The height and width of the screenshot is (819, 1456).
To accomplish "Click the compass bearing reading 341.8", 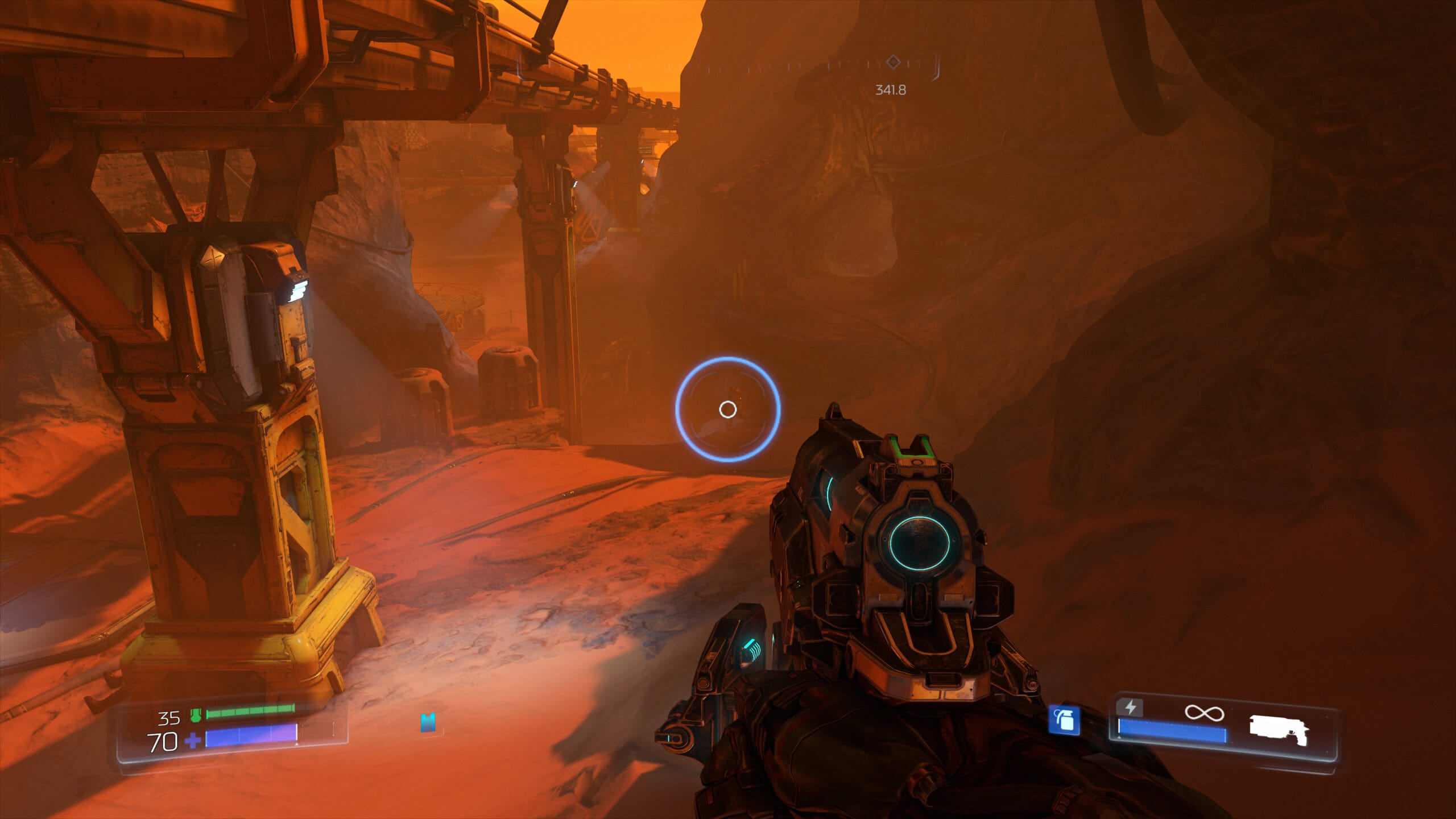I will pyautogui.click(x=891, y=88).
